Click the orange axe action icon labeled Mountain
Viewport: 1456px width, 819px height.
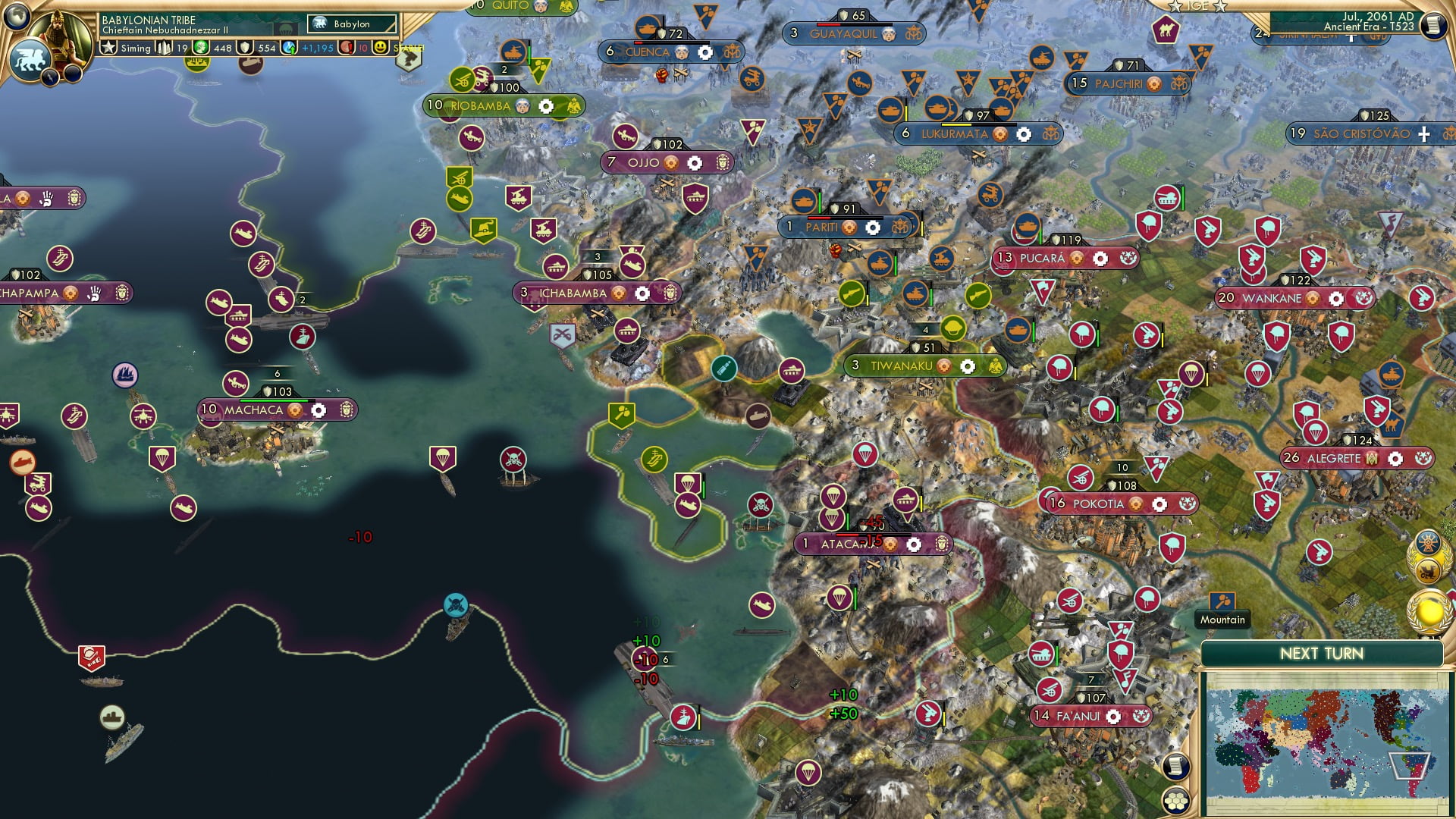[x=1222, y=599]
